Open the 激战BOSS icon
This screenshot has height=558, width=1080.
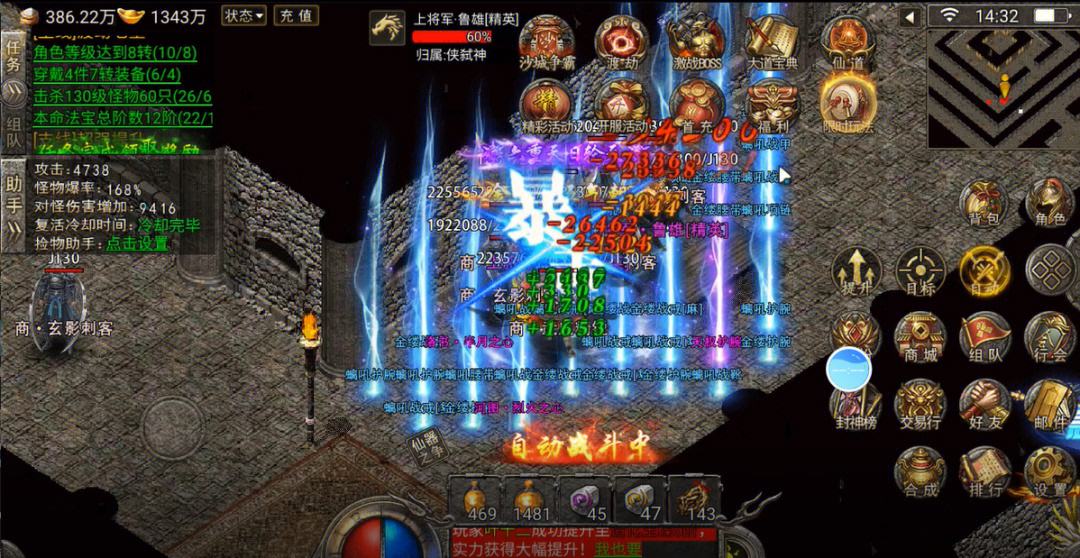pos(697,43)
